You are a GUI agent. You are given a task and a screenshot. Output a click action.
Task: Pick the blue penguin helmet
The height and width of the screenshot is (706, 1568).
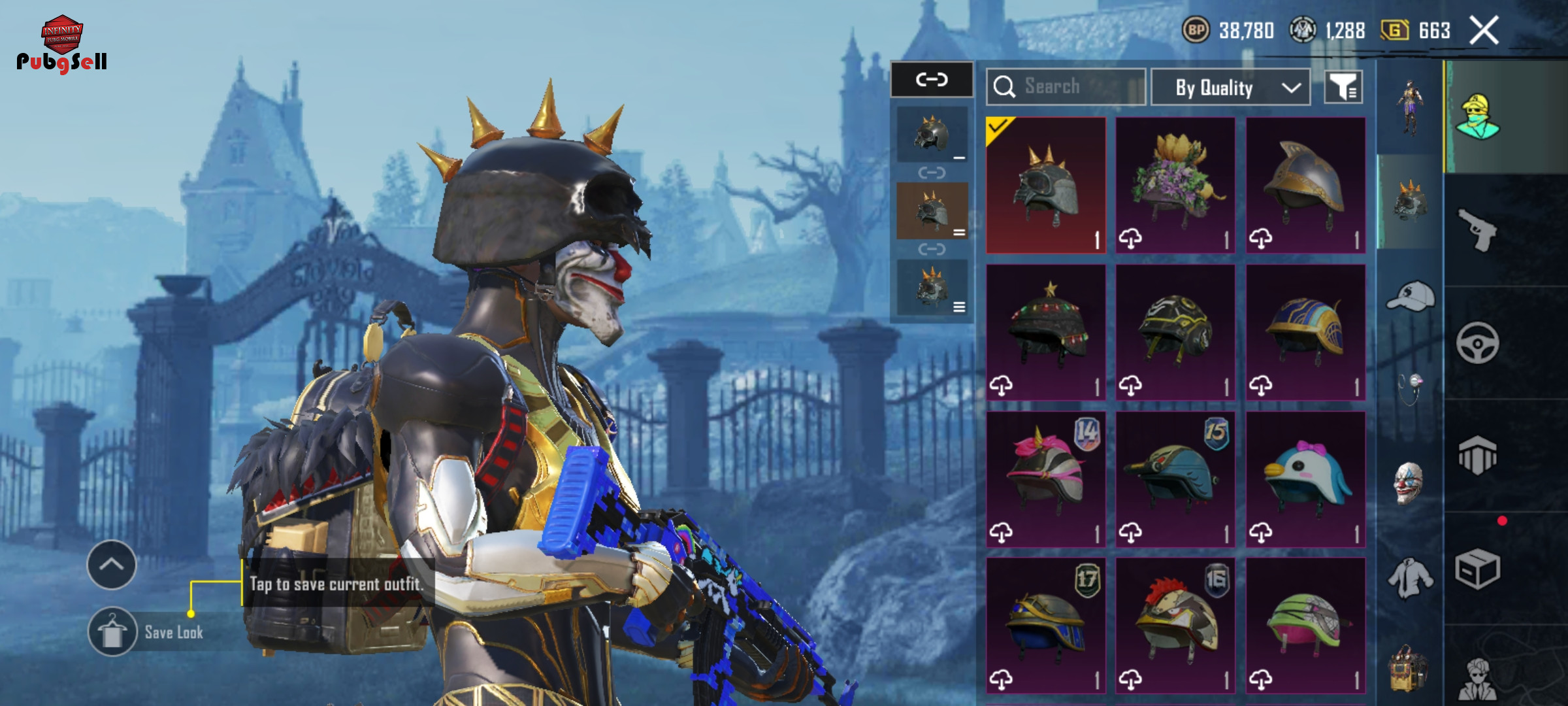point(1305,479)
